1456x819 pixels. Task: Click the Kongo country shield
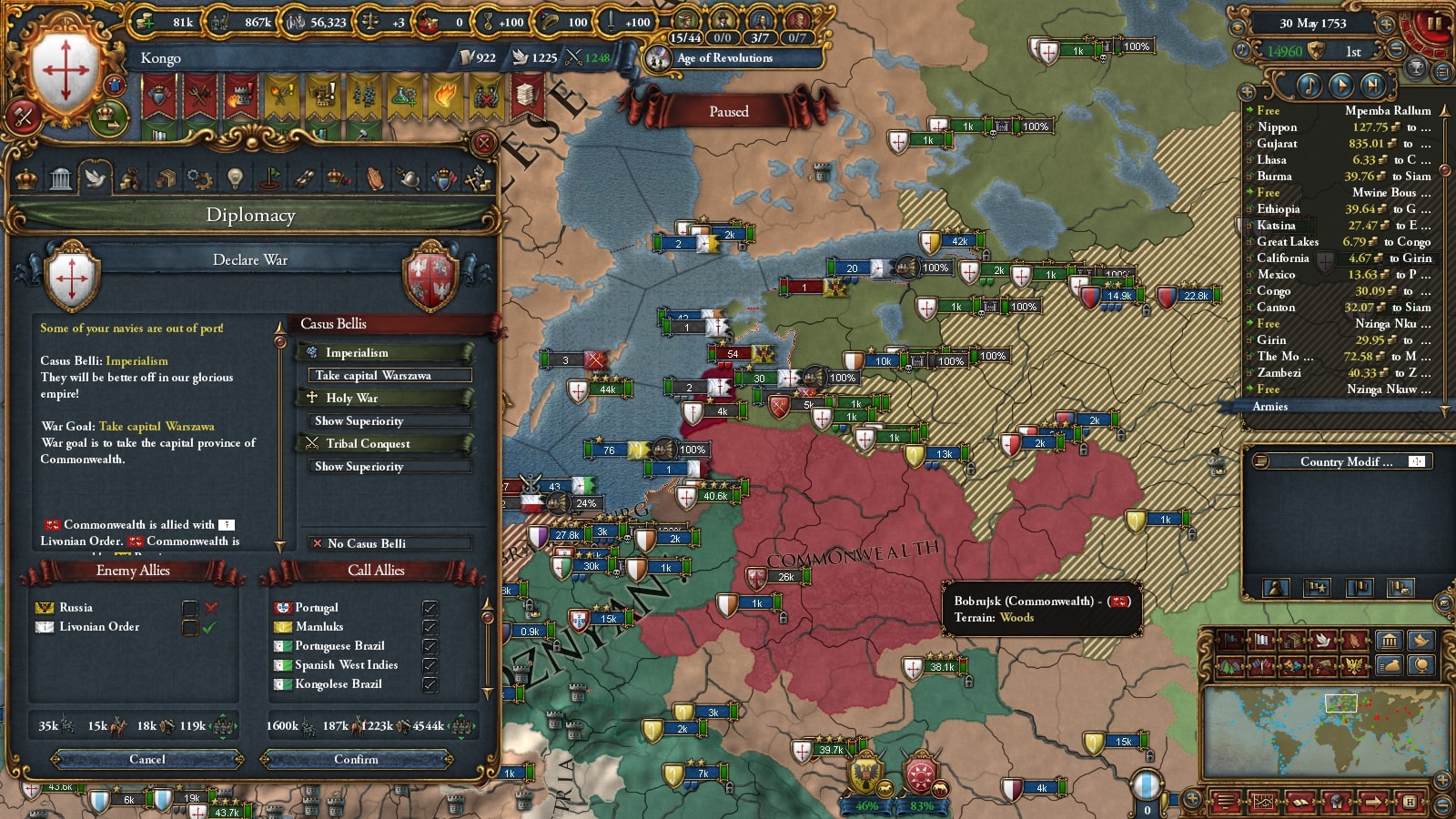pyautogui.click(x=66, y=70)
